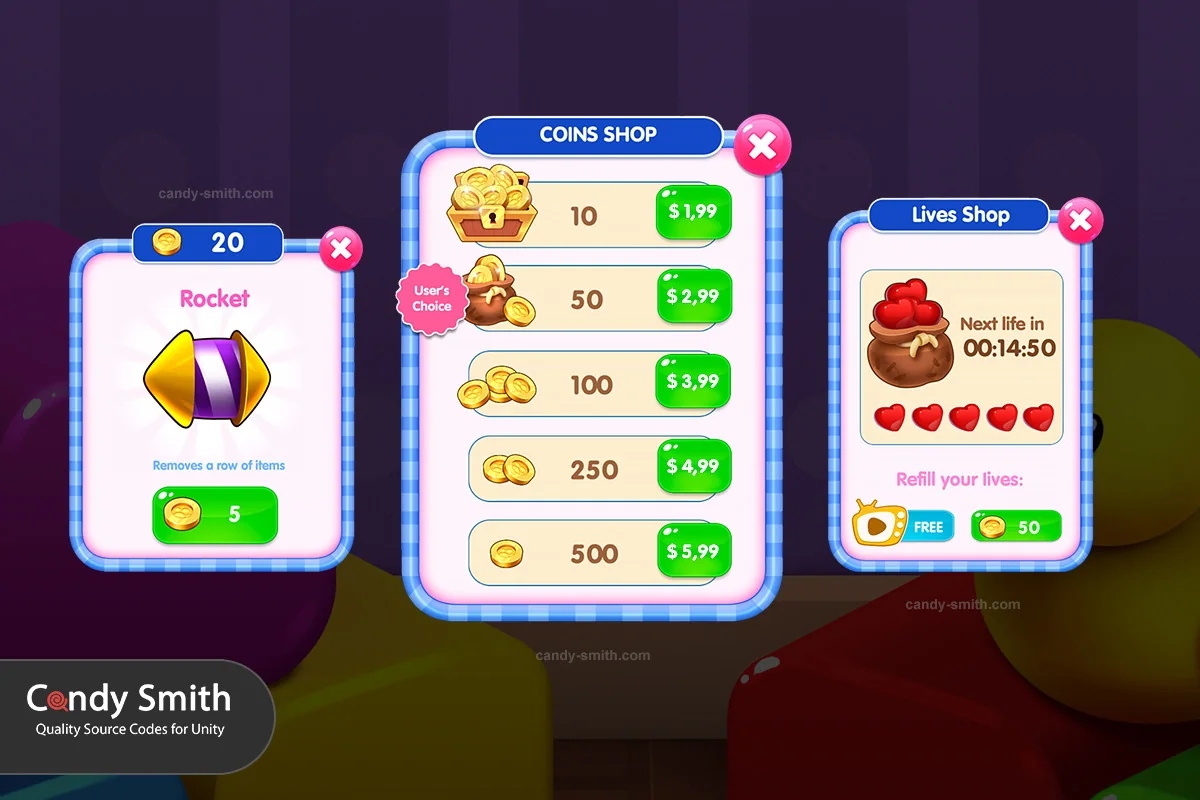Close the Lives Shop window
This screenshot has width=1200, height=800.
1080,221
